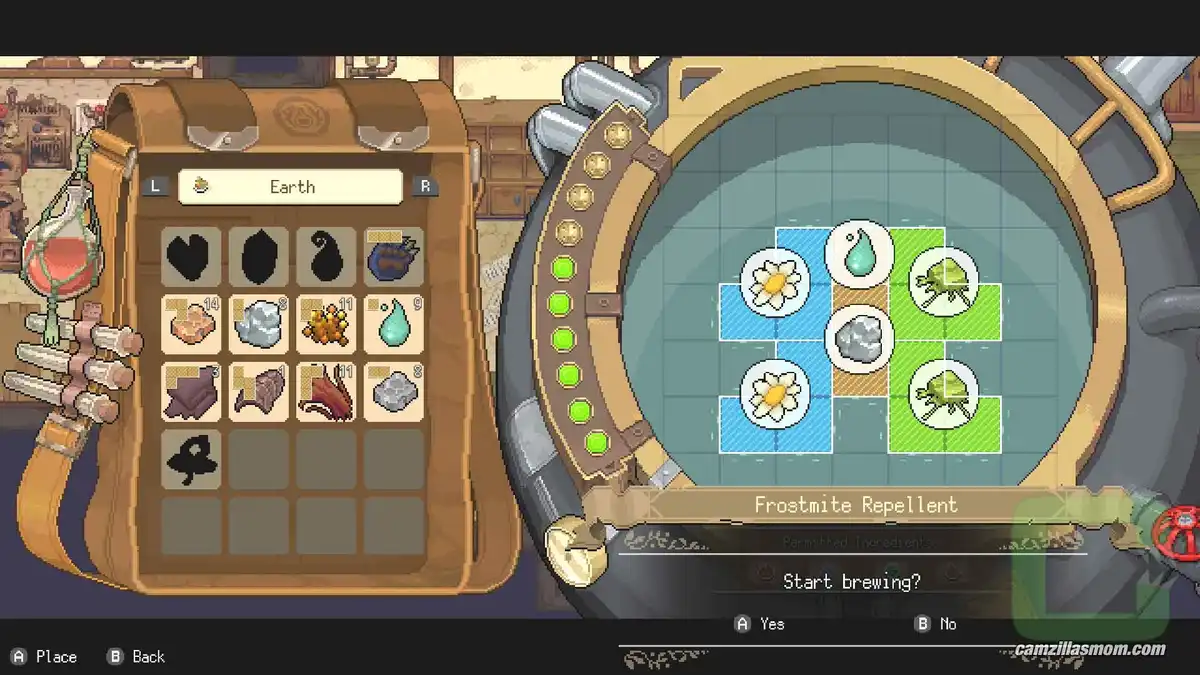
Task: Choose the red root ingredient slot
Action: tap(326, 391)
